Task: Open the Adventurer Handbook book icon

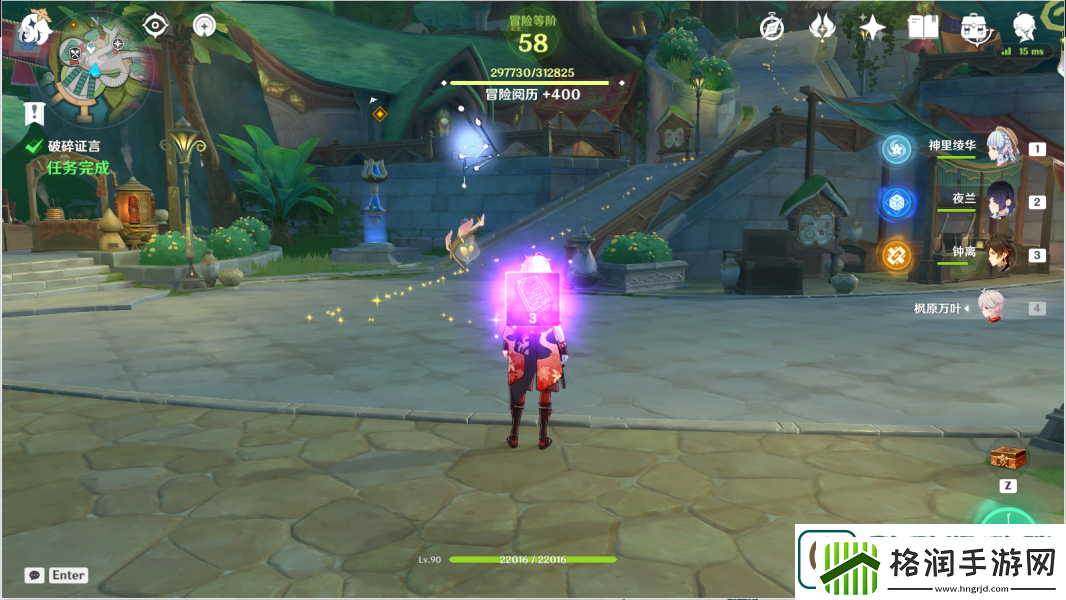Action: point(922,27)
